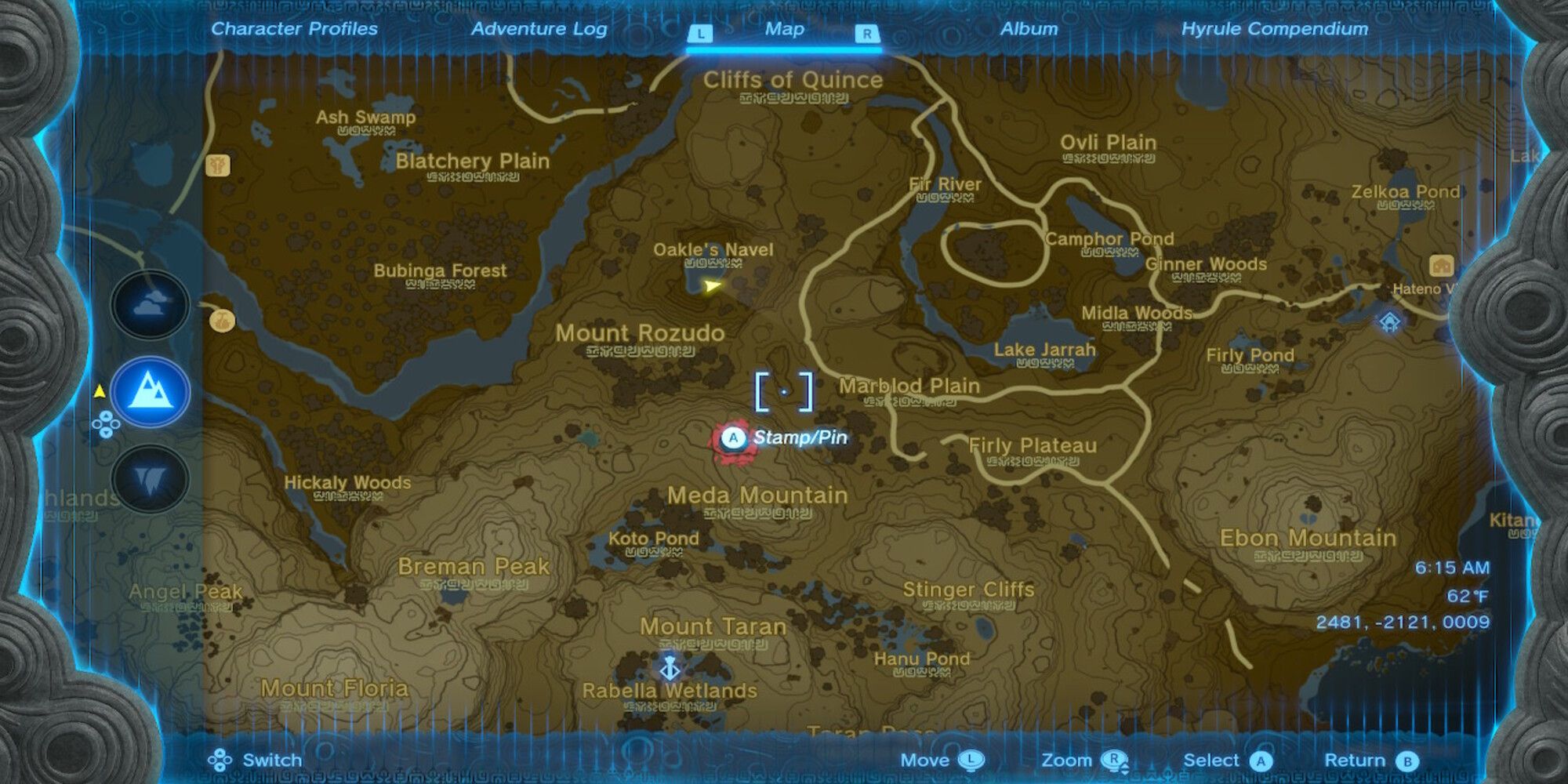Select the round marker icon west of Mount Rozudo
The height and width of the screenshot is (784, 1568).
[x=222, y=318]
